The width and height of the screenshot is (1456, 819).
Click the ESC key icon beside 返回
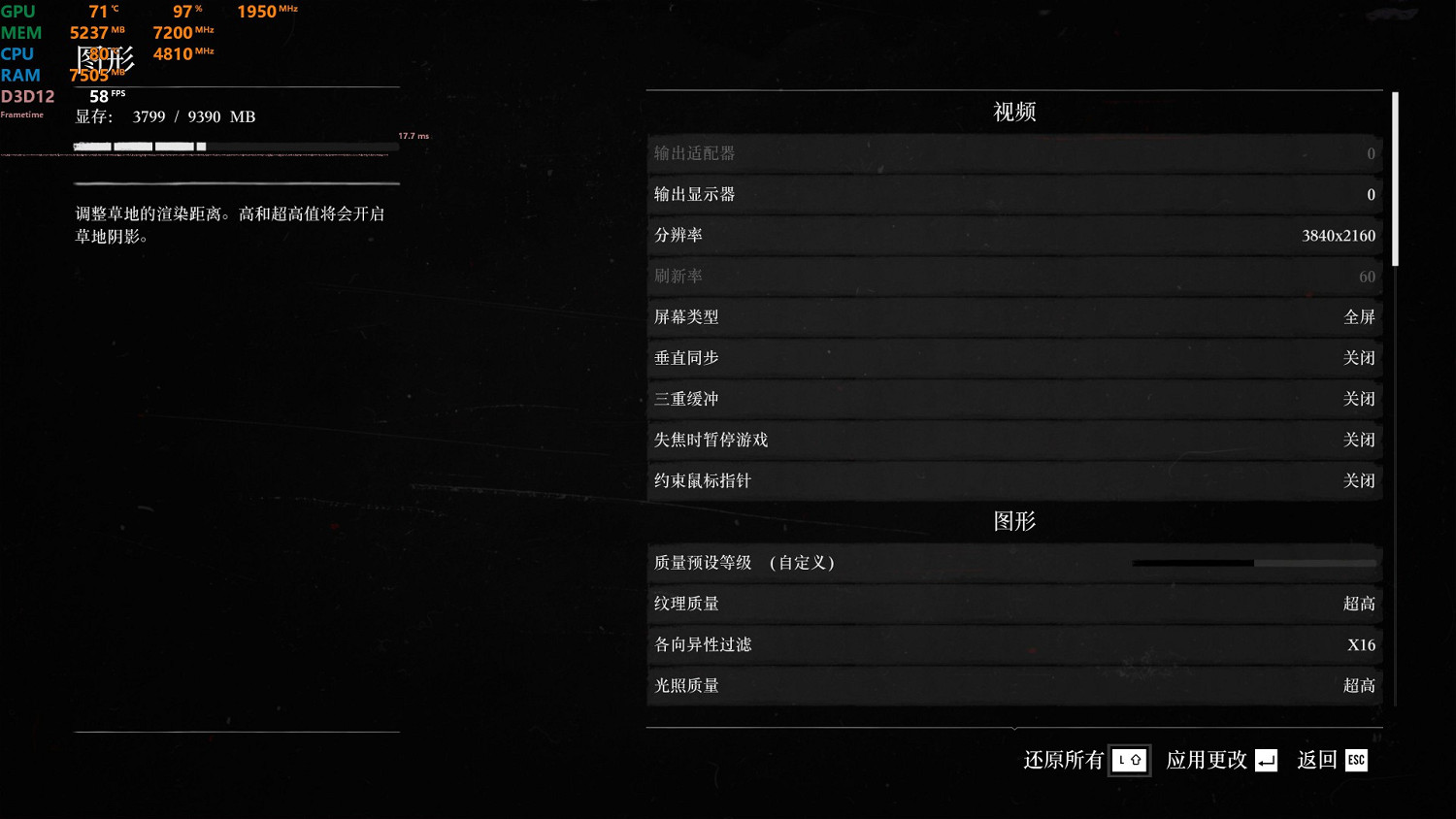coord(1355,760)
